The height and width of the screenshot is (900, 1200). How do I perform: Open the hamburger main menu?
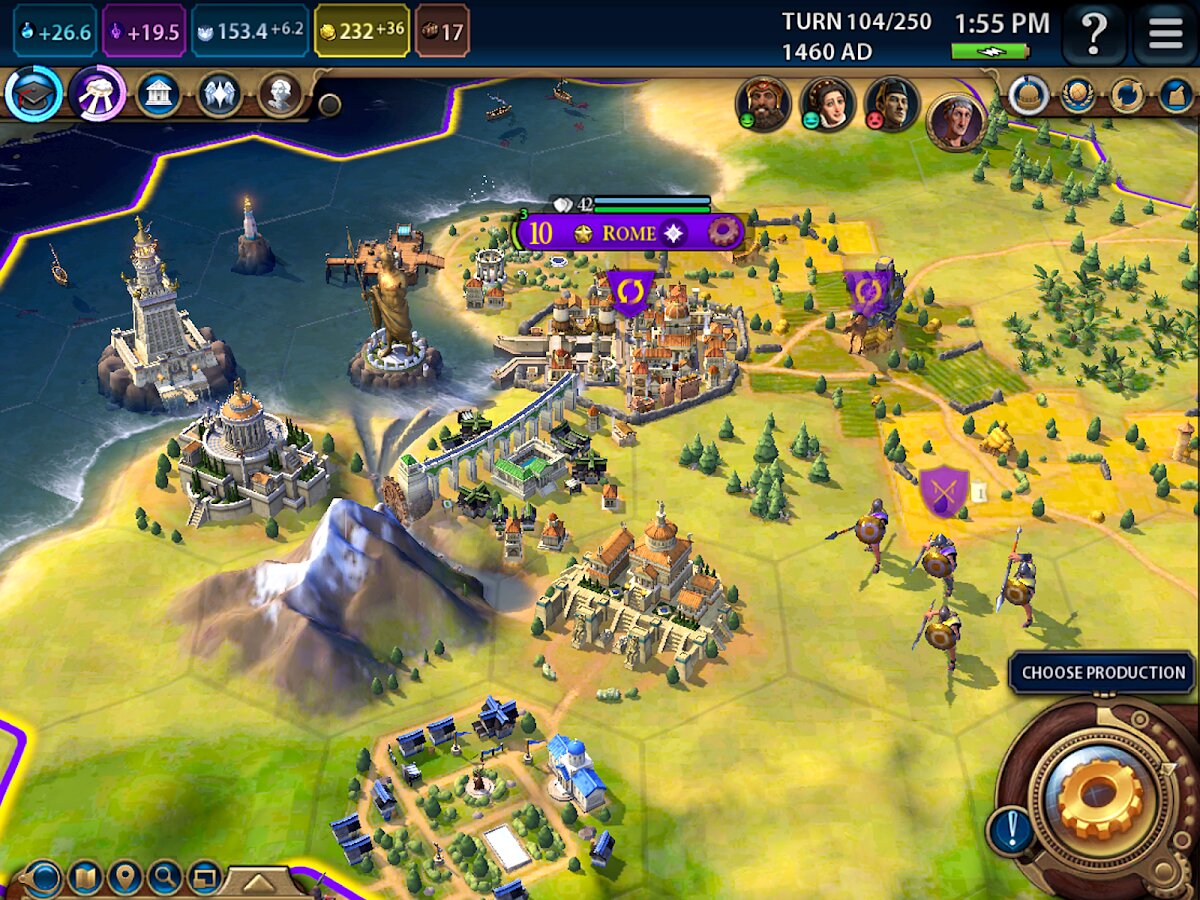point(1166,34)
